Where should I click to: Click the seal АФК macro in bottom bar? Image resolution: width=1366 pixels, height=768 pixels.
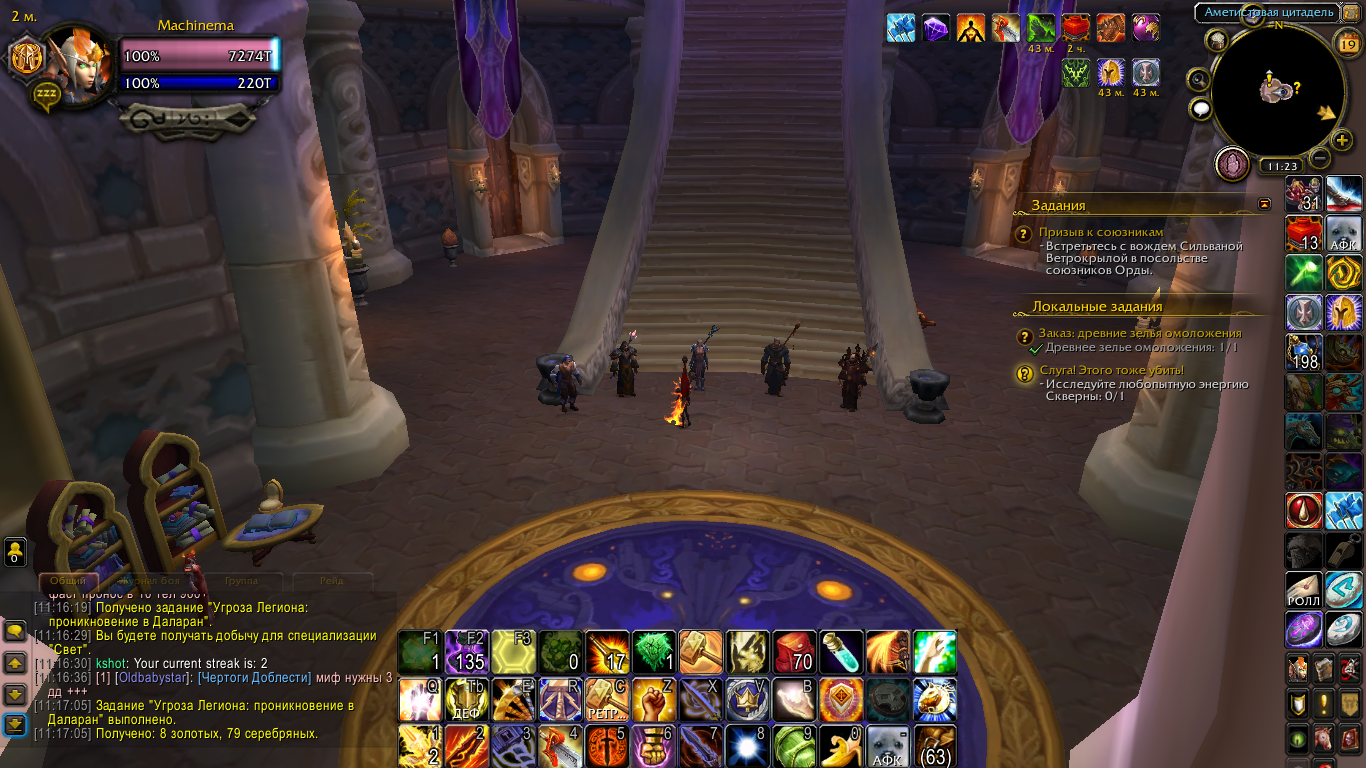[888, 745]
